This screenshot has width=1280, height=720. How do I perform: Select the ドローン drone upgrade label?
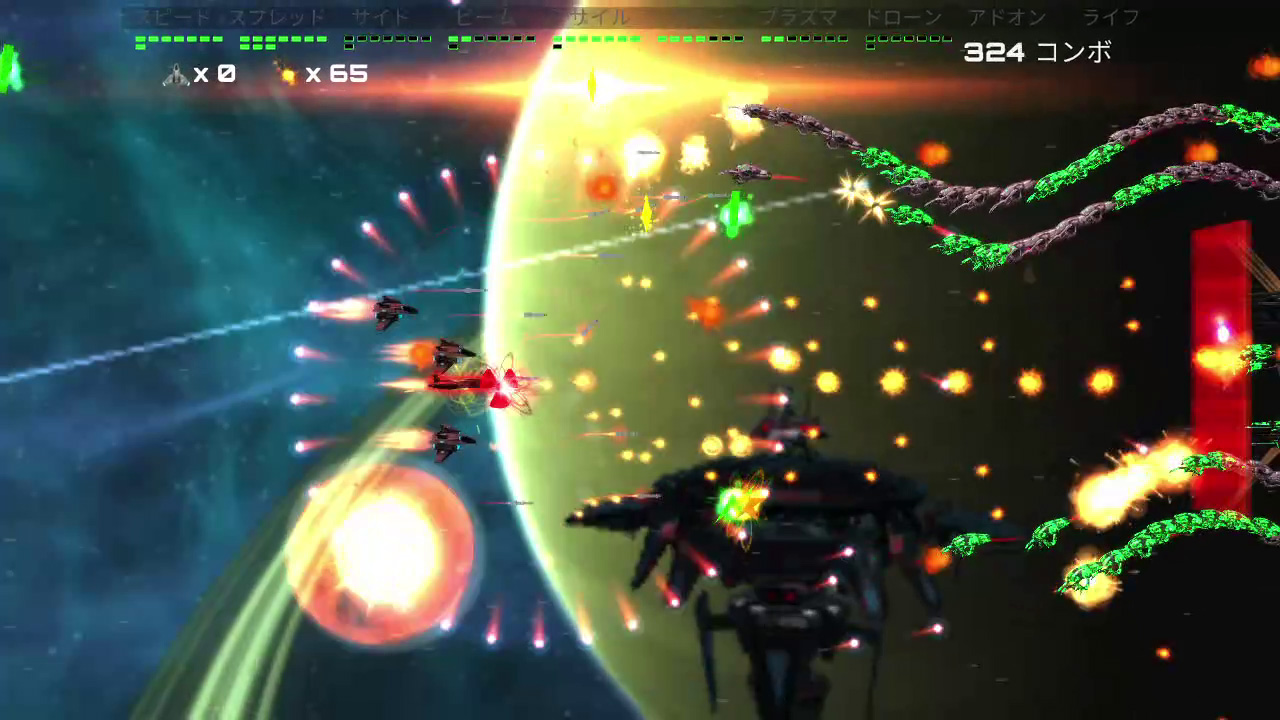tap(902, 18)
